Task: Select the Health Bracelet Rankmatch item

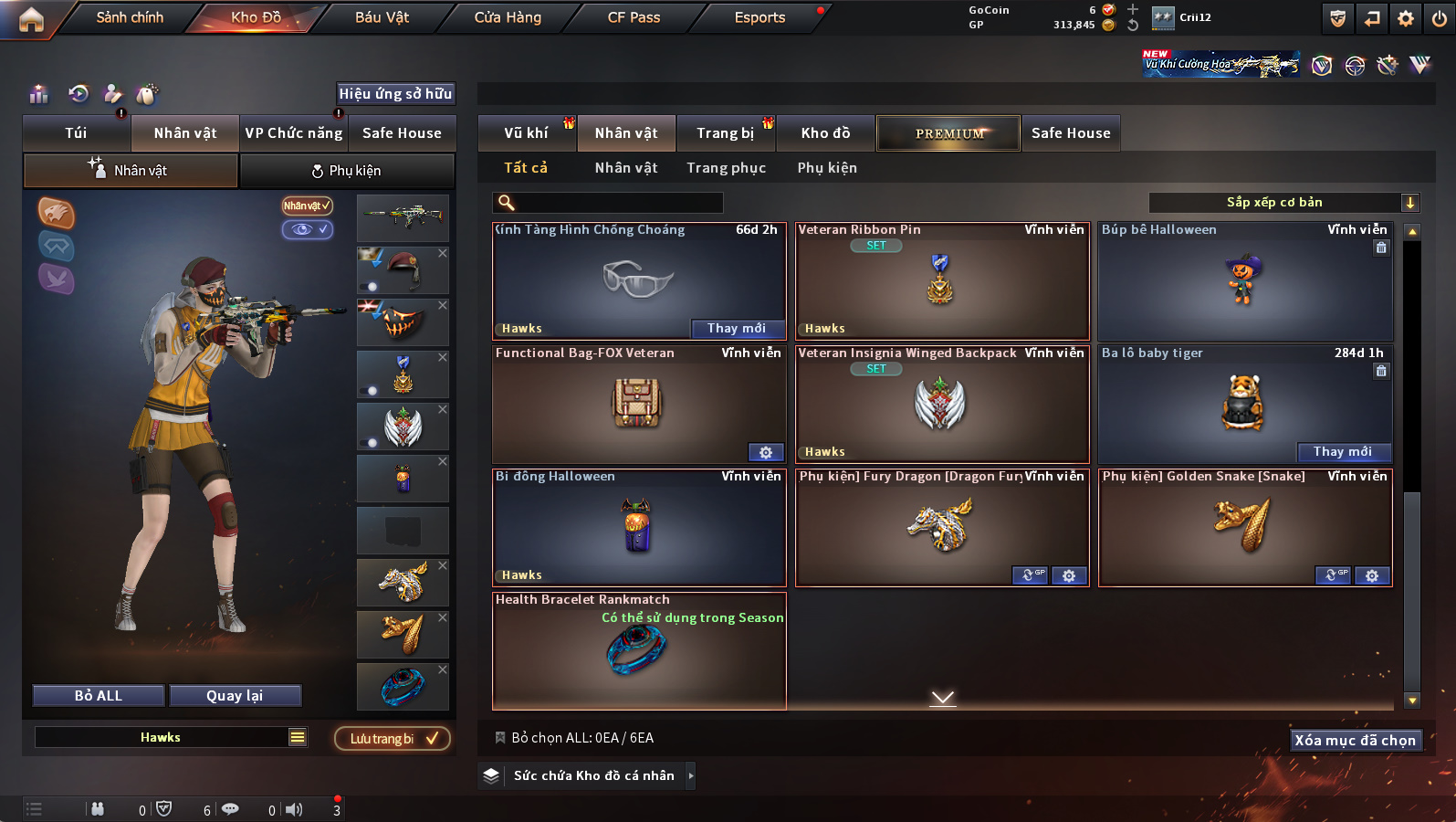Action: click(x=638, y=650)
